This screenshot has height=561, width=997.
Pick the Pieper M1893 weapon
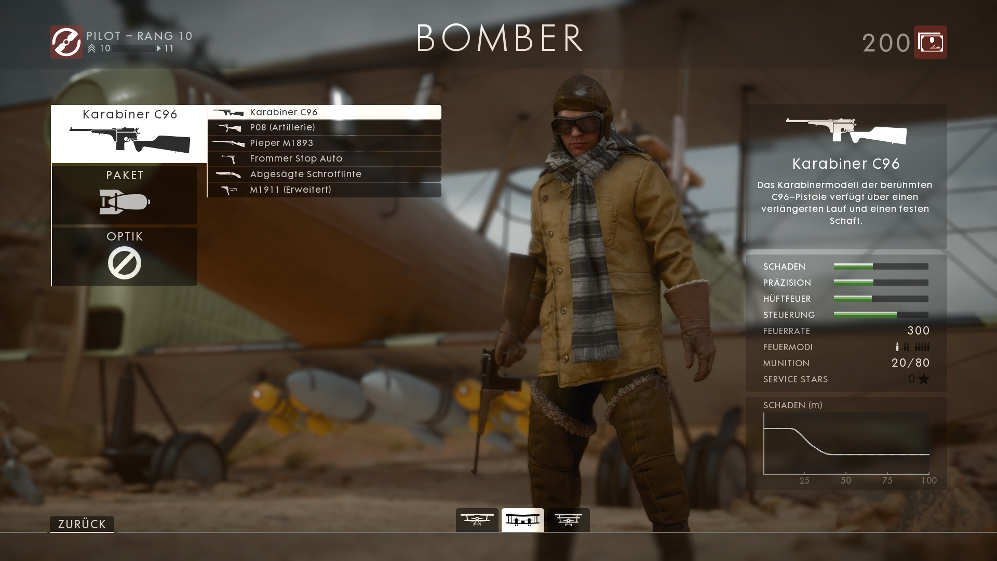(x=324, y=143)
